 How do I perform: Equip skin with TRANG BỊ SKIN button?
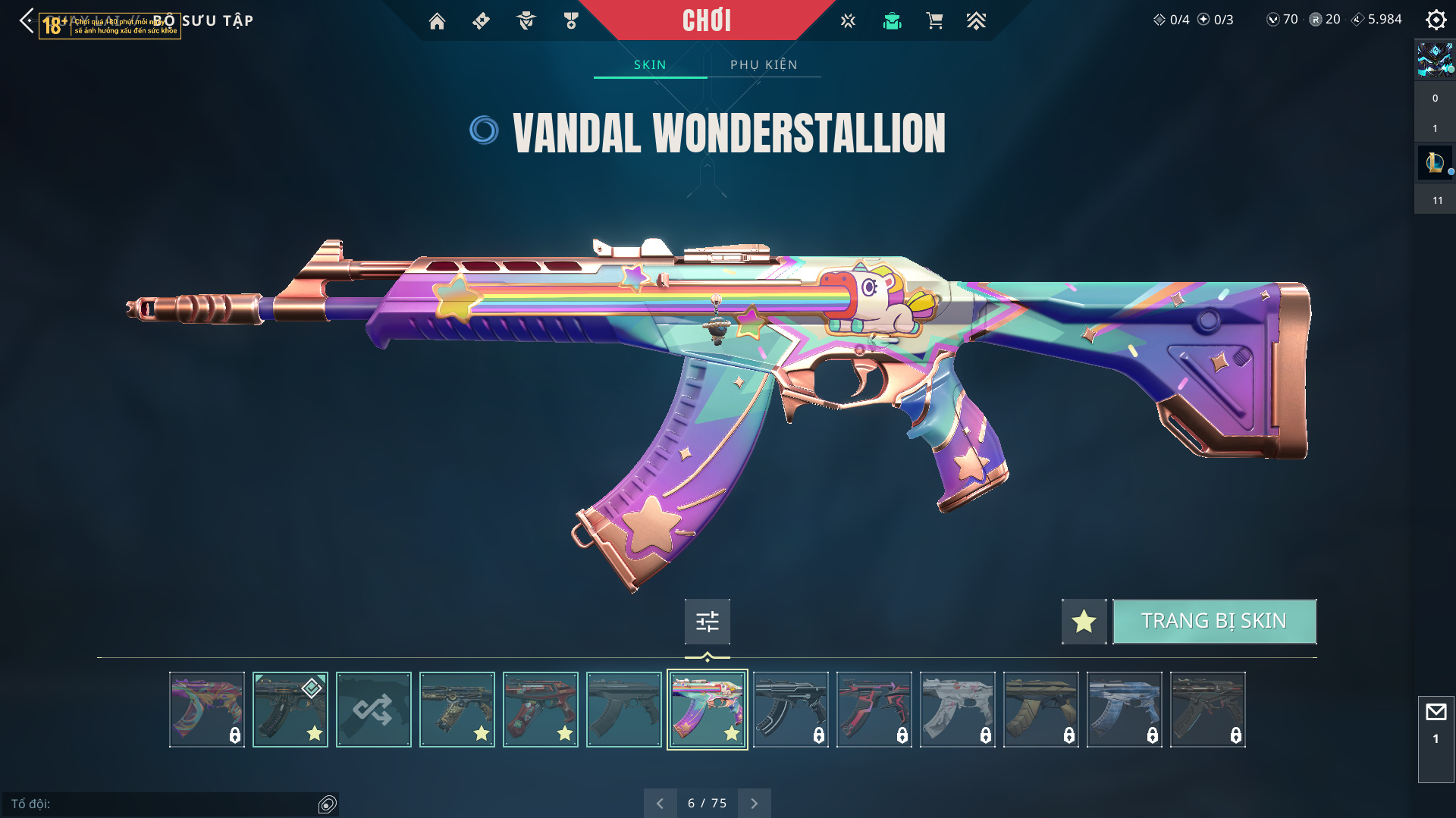pos(1214,621)
